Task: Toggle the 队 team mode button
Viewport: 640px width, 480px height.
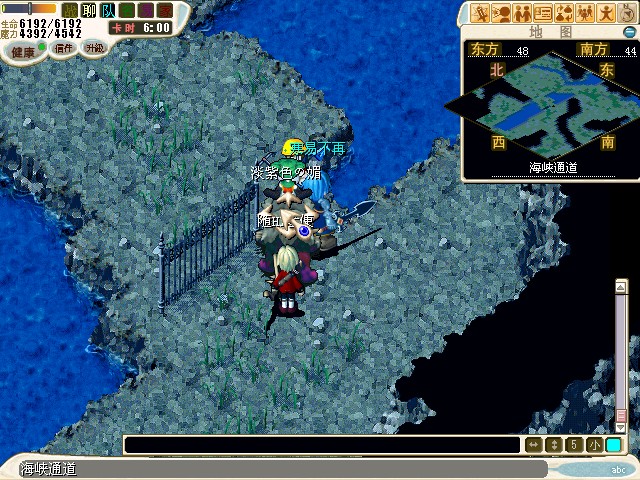Action: (x=107, y=10)
